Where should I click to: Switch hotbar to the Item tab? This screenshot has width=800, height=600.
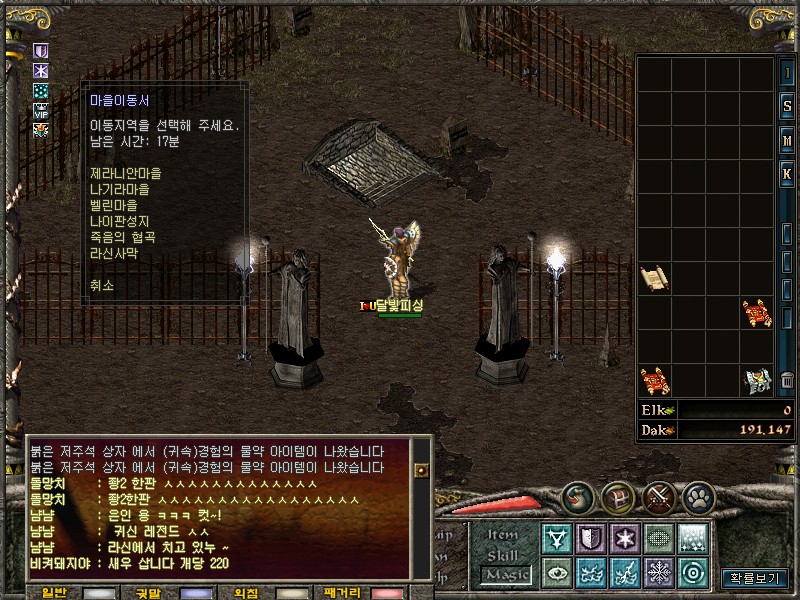(x=503, y=535)
